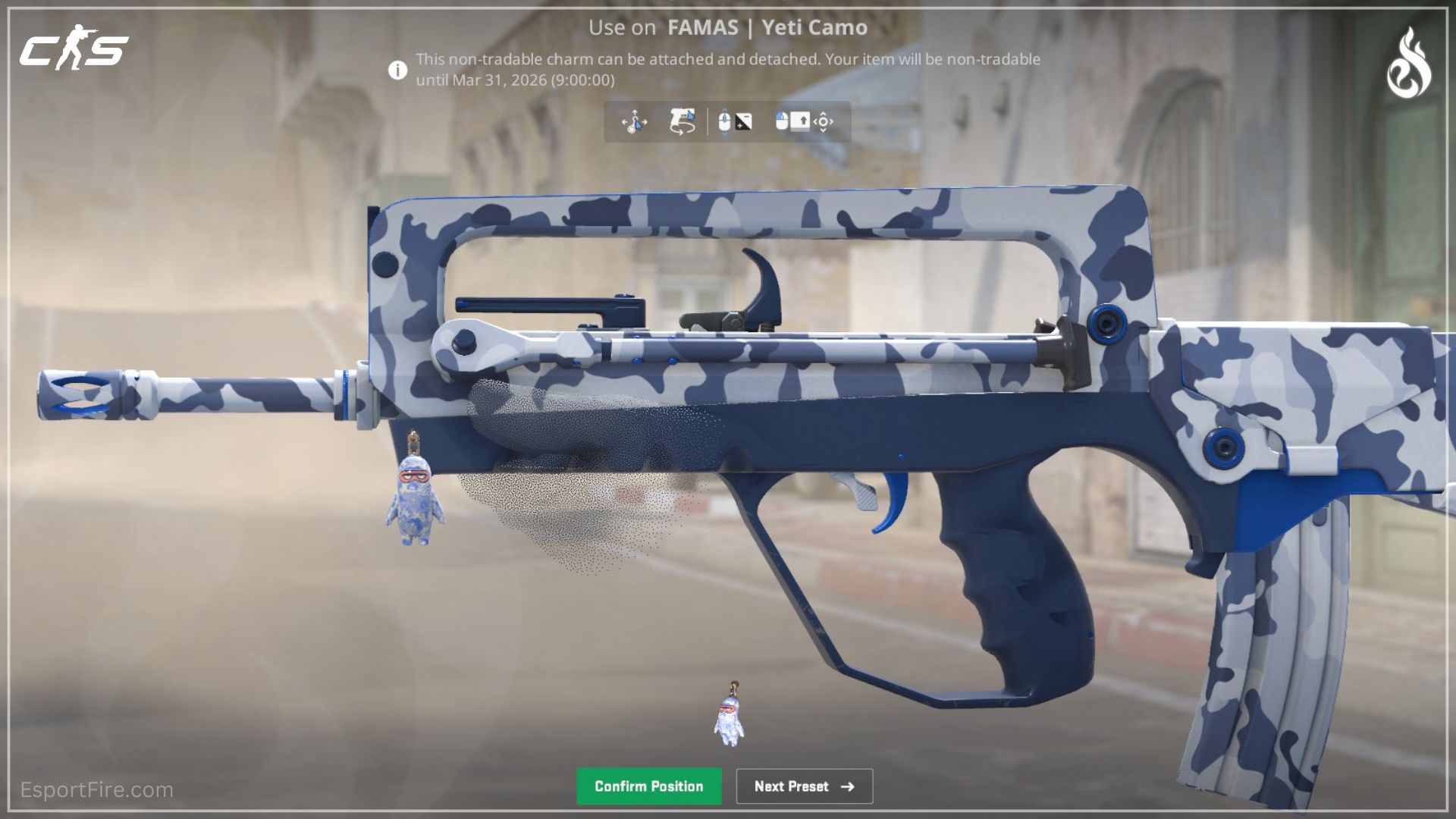Image resolution: width=1456 pixels, height=819 pixels.
Task: Click the FAMAS Yeti Camo title text
Action: point(728,28)
